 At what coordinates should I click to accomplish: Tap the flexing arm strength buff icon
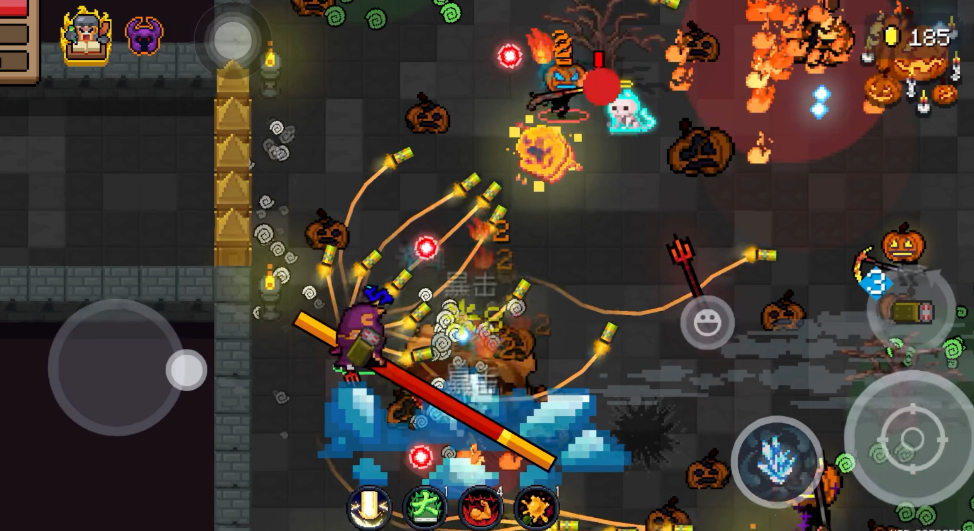tap(479, 507)
